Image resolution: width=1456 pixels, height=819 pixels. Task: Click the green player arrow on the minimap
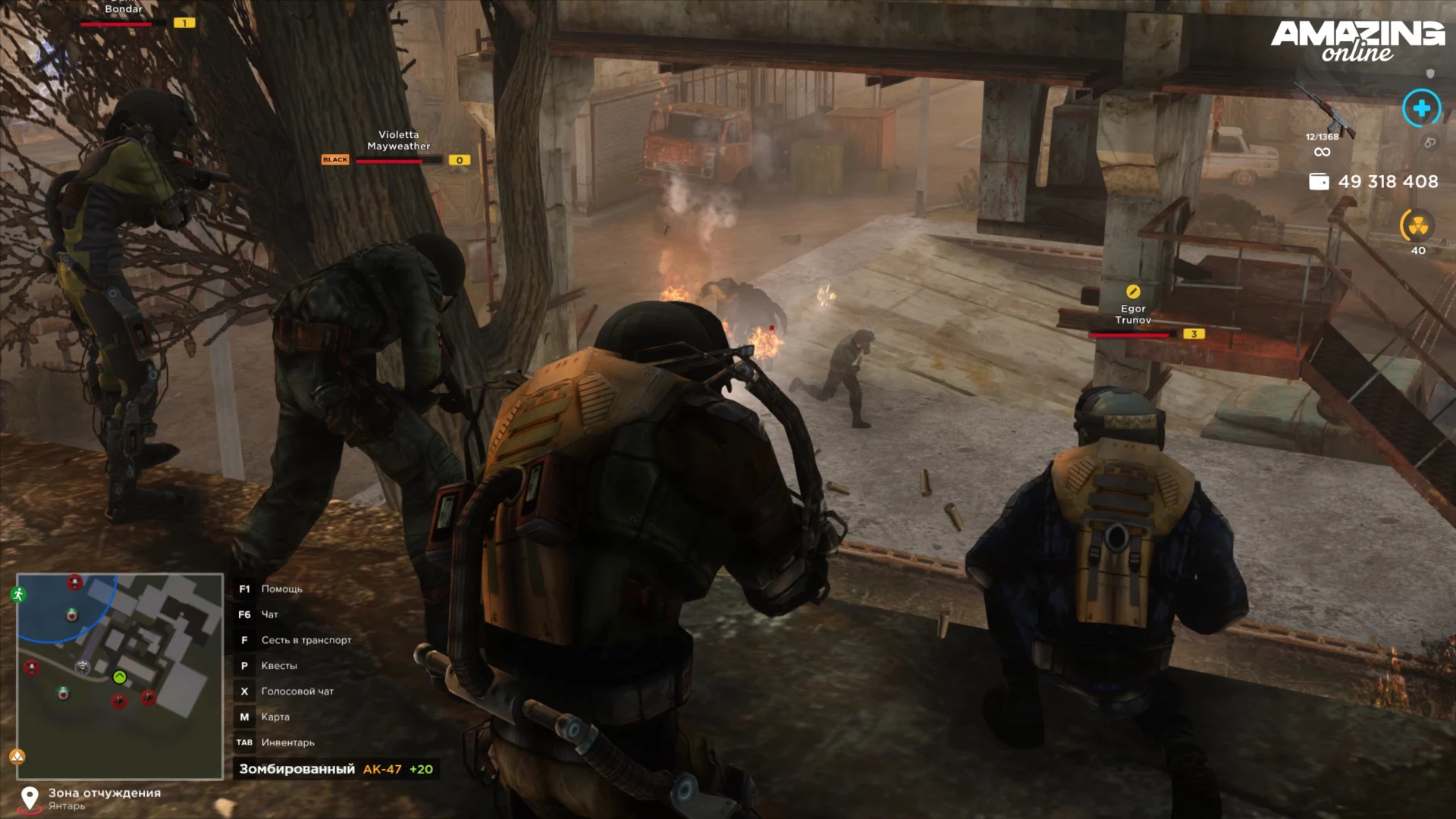click(x=120, y=677)
